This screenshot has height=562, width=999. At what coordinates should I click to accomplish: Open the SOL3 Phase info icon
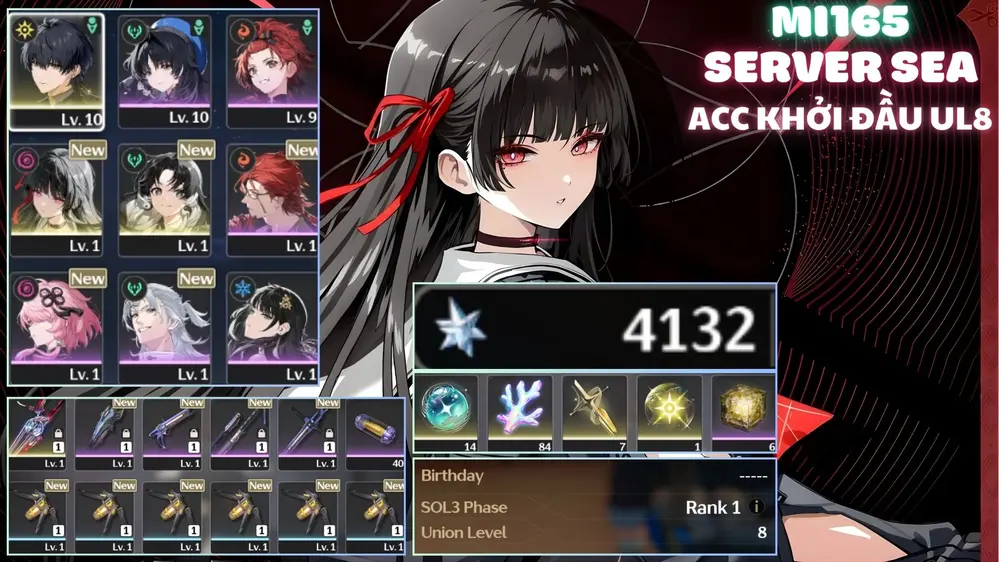pyautogui.click(x=756, y=507)
